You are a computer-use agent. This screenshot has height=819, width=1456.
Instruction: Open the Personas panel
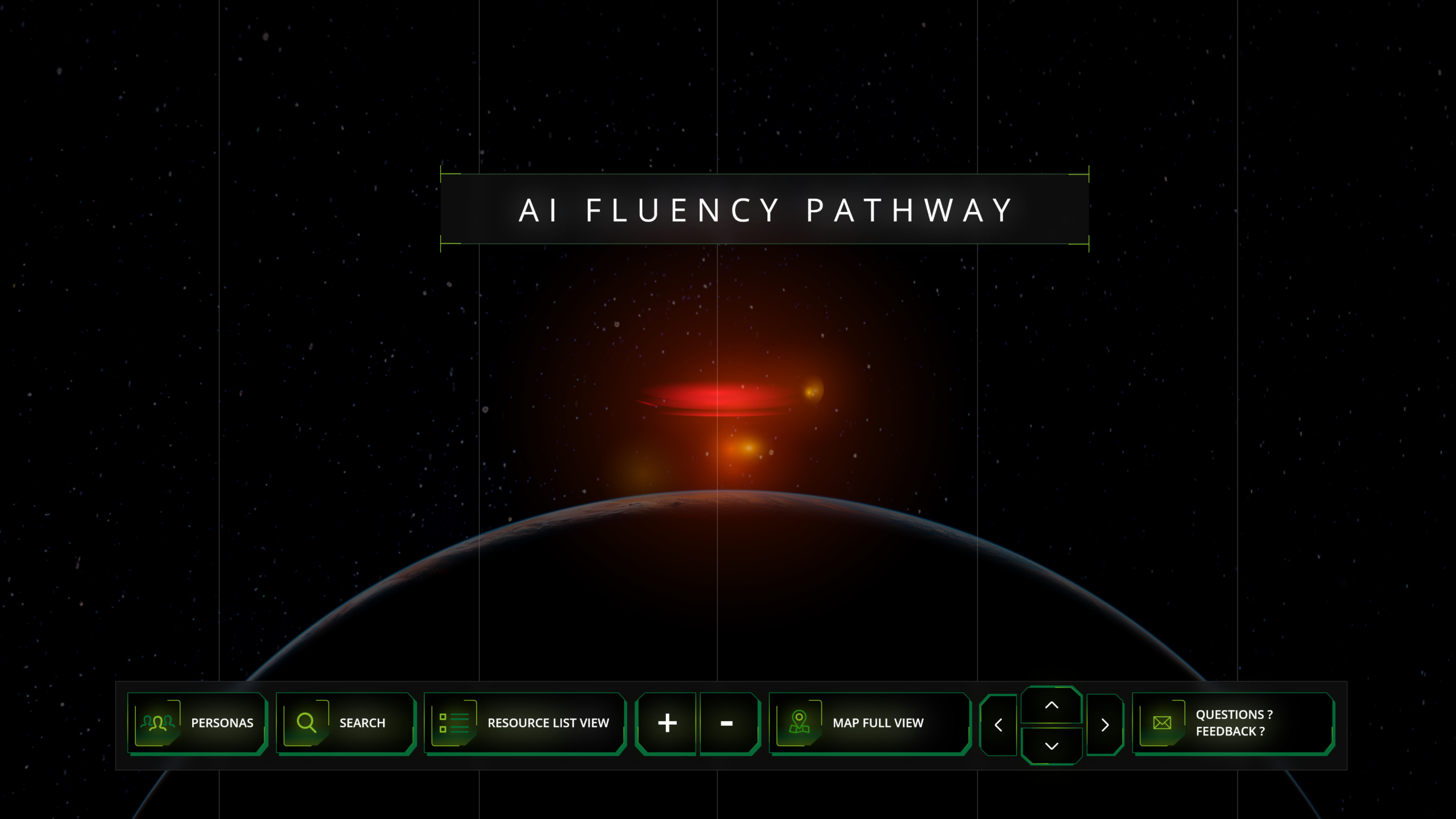pyautogui.click(x=197, y=723)
